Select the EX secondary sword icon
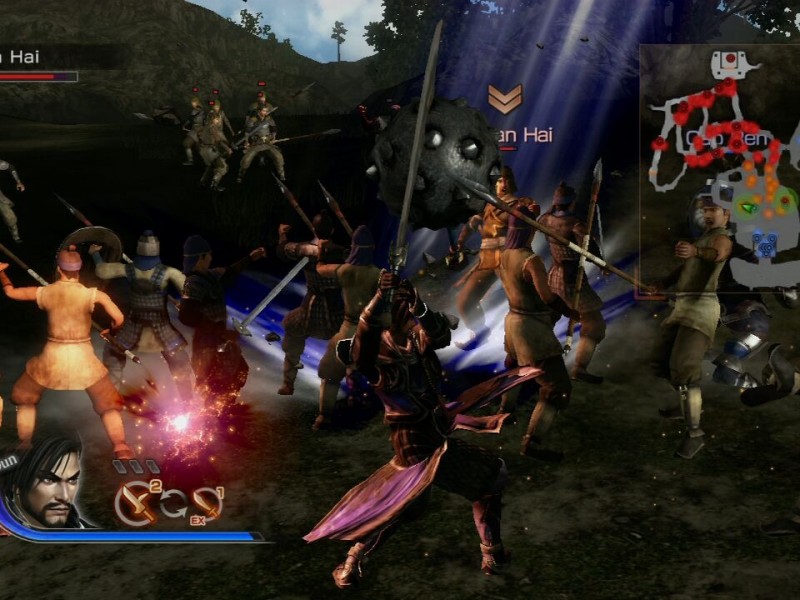This screenshot has height=600, width=800. pyautogui.click(x=208, y=503)
